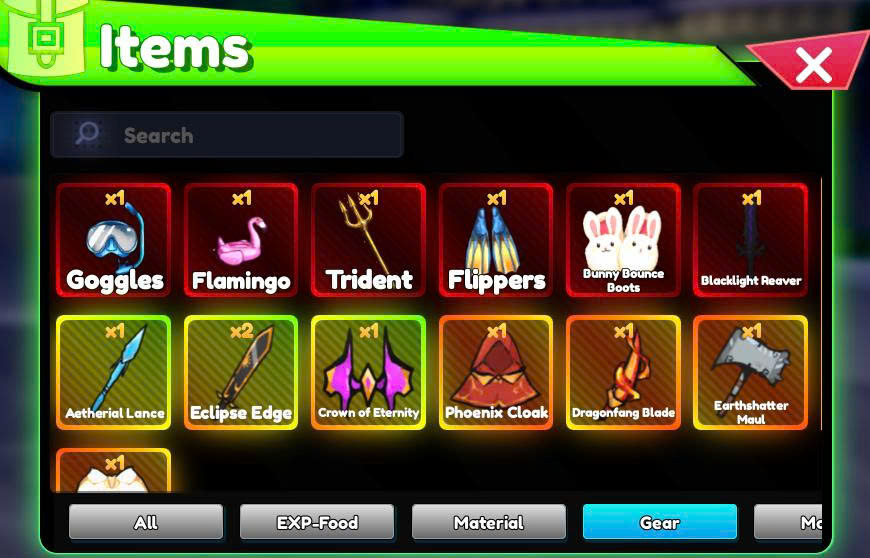This screenshot has width=870, height=558.
Task: Pick the Flippers item
Action: (496, 240)
